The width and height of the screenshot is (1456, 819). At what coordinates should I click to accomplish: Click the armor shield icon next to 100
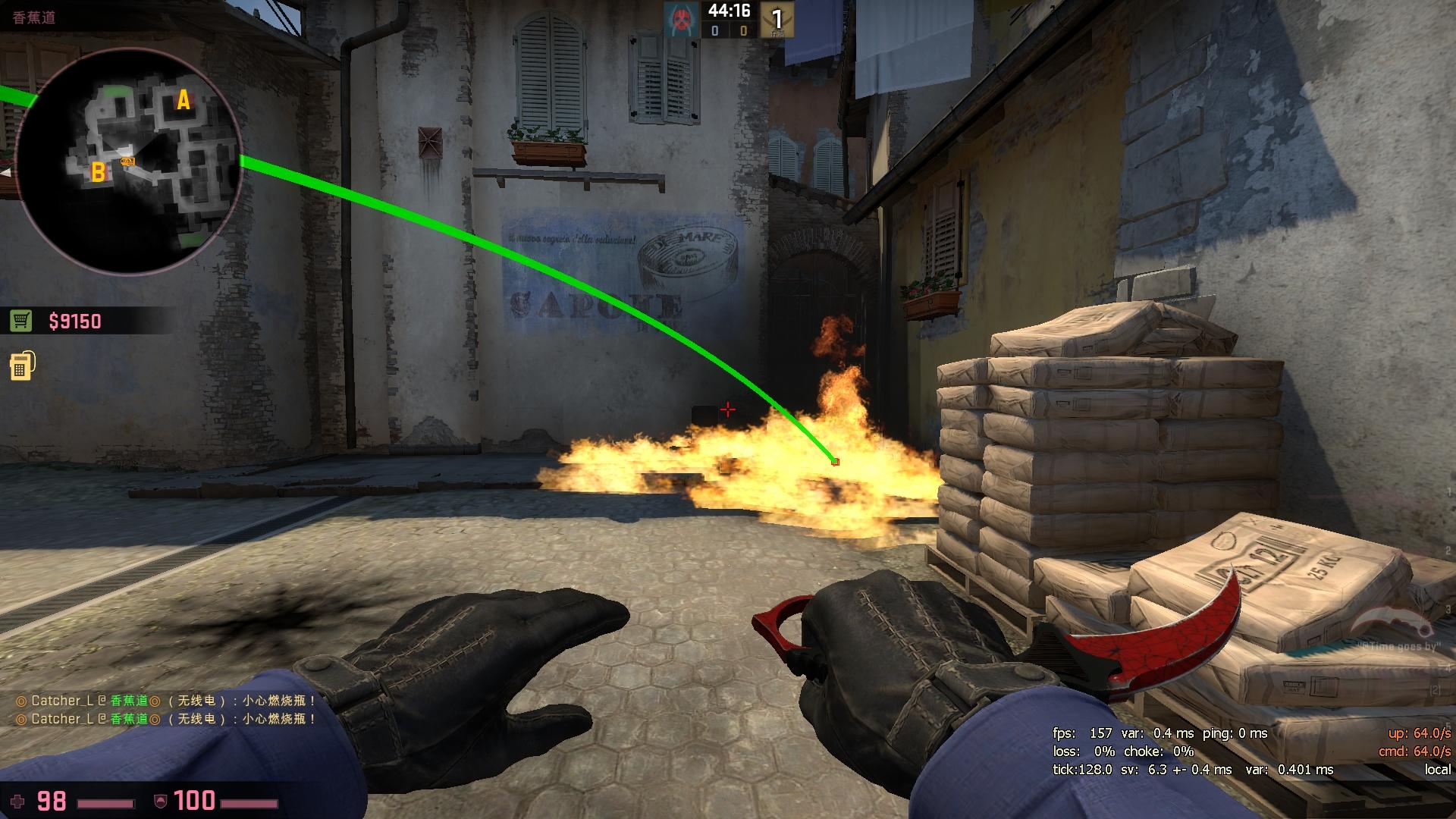160,800
